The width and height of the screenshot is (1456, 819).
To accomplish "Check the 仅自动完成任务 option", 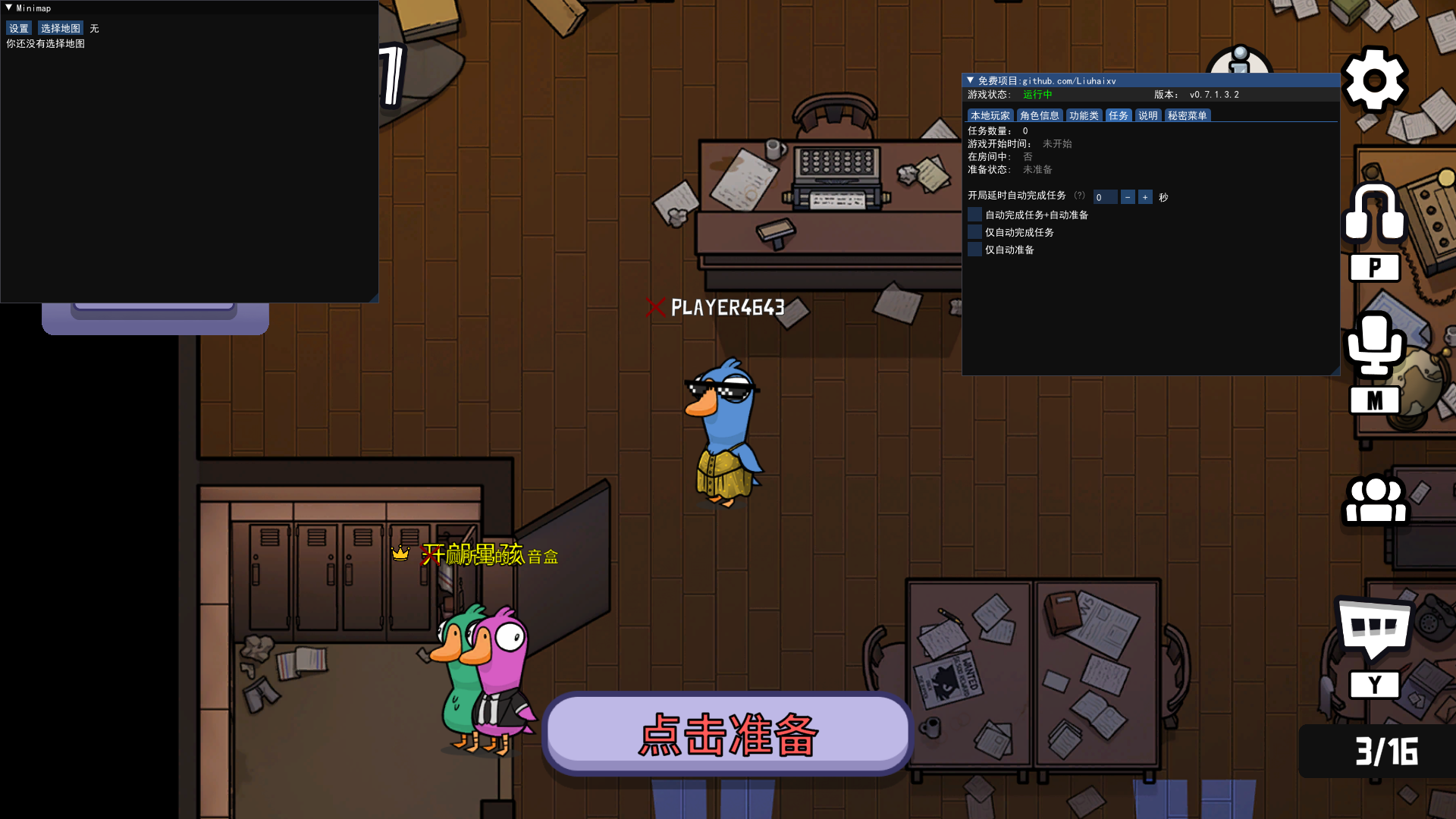I will tap(974, 231).
